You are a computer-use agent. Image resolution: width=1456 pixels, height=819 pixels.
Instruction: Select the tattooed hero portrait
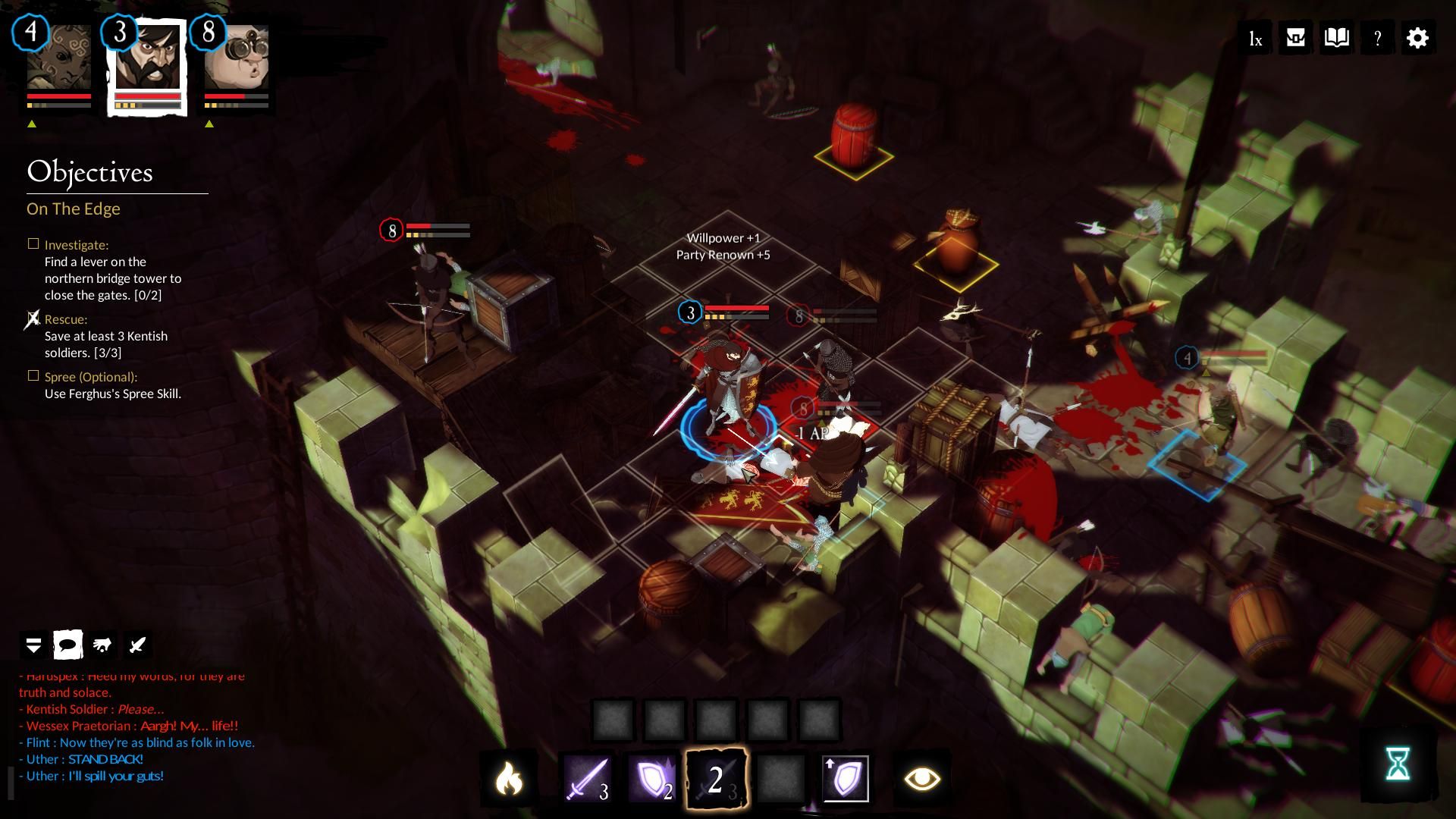coord(58,58)
